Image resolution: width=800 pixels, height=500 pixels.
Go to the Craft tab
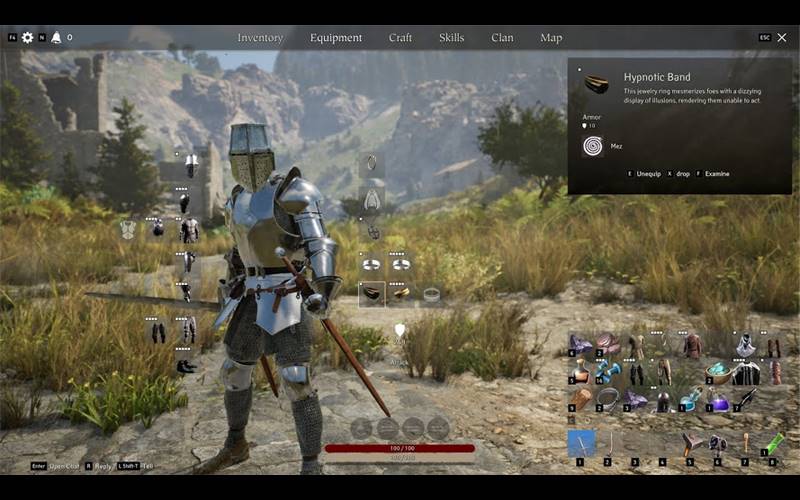pos(400,38)
